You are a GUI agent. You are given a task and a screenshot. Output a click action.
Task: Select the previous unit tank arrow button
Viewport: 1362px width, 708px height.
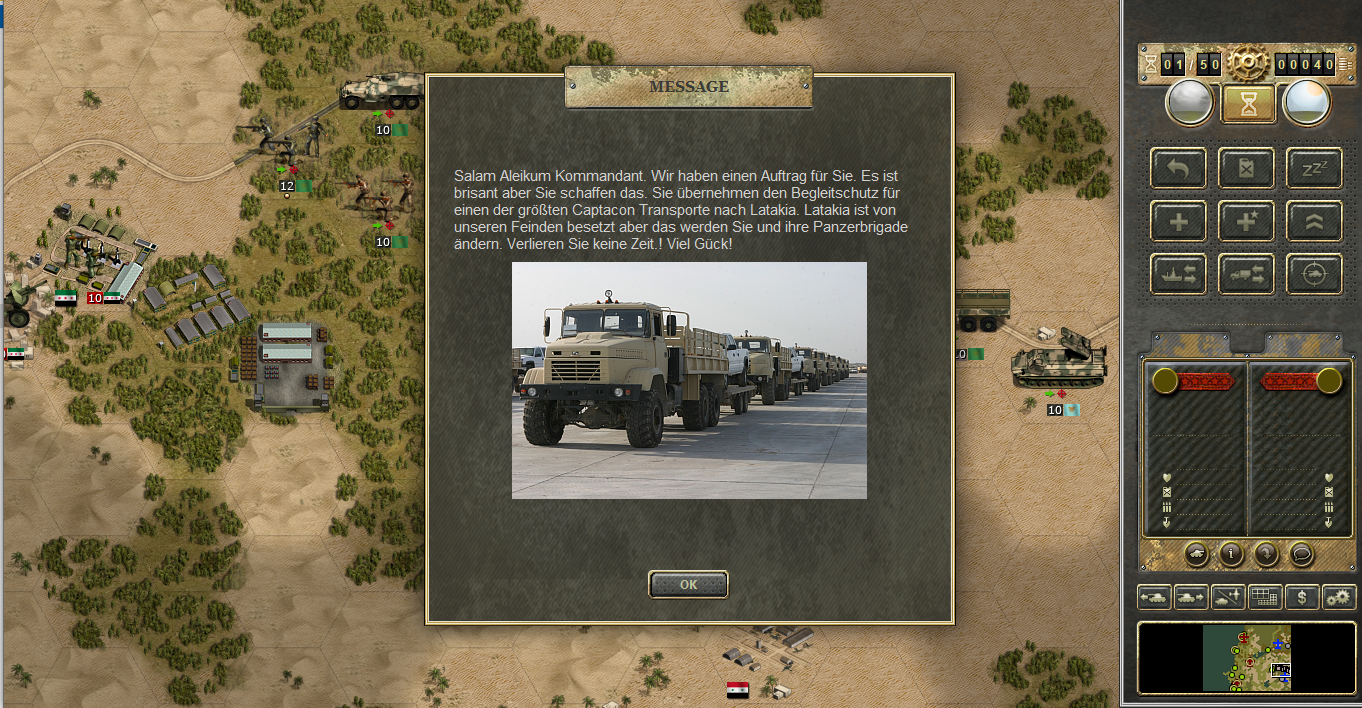(x=1154, y=597)
